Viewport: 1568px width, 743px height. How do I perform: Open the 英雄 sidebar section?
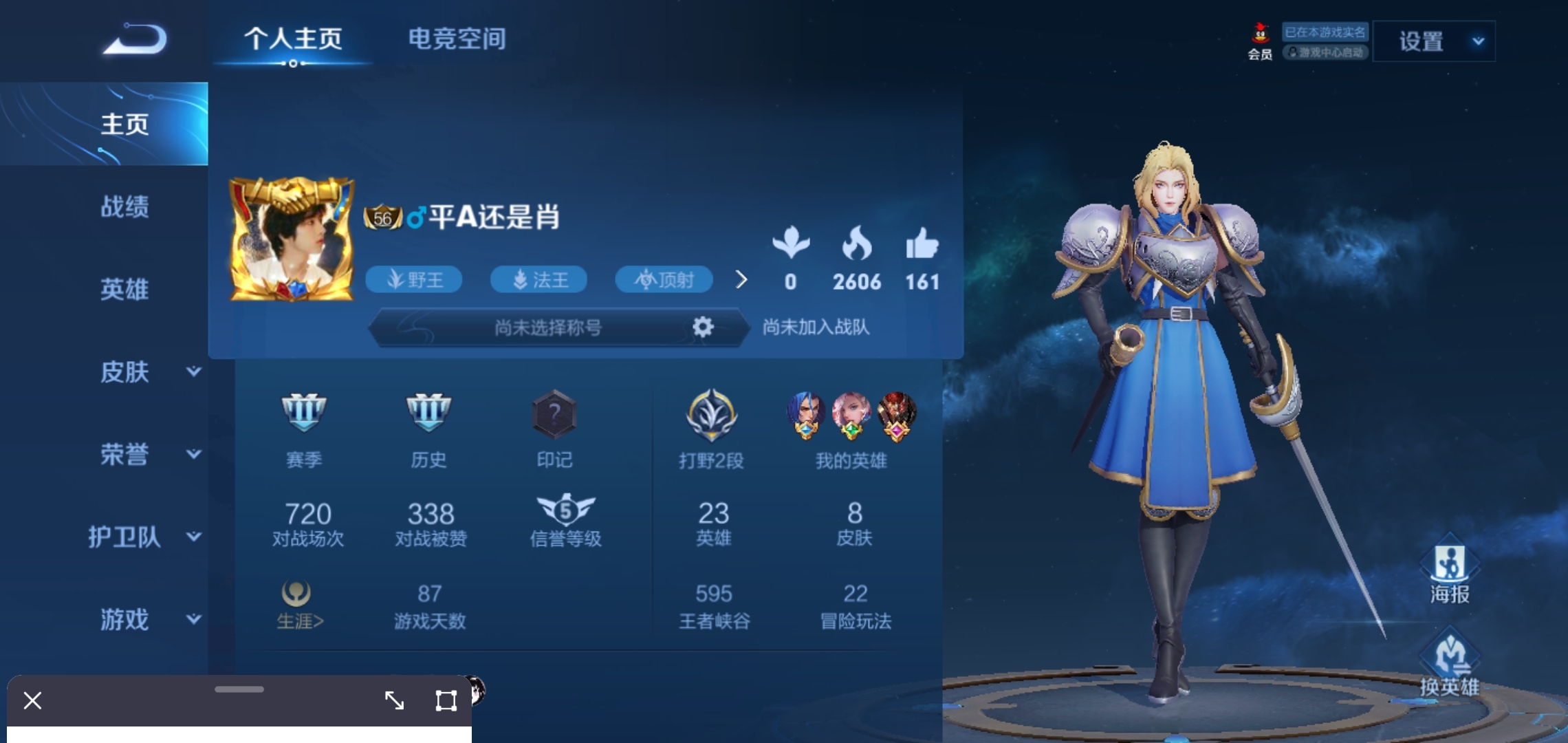pyautogui.click(x=124, y=289)
